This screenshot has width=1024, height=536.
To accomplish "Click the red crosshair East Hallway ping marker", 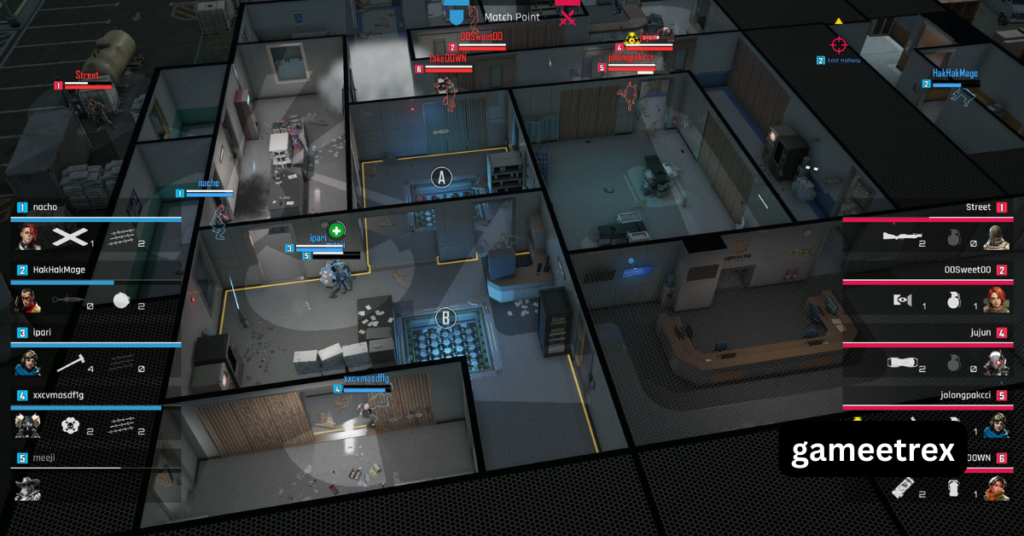I will (x=838, y=44).
